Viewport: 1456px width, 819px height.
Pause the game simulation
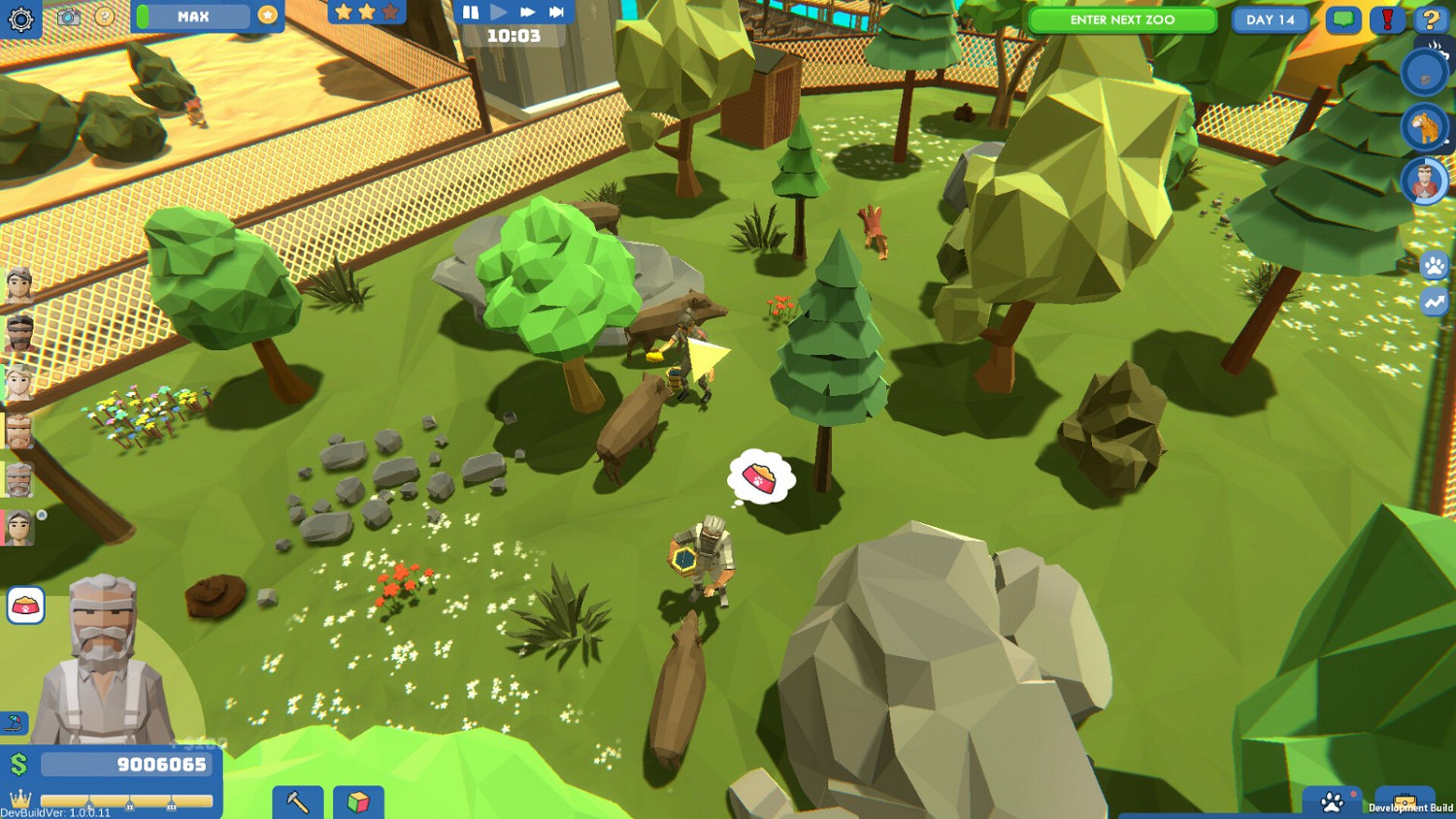(x=469, y=12)
